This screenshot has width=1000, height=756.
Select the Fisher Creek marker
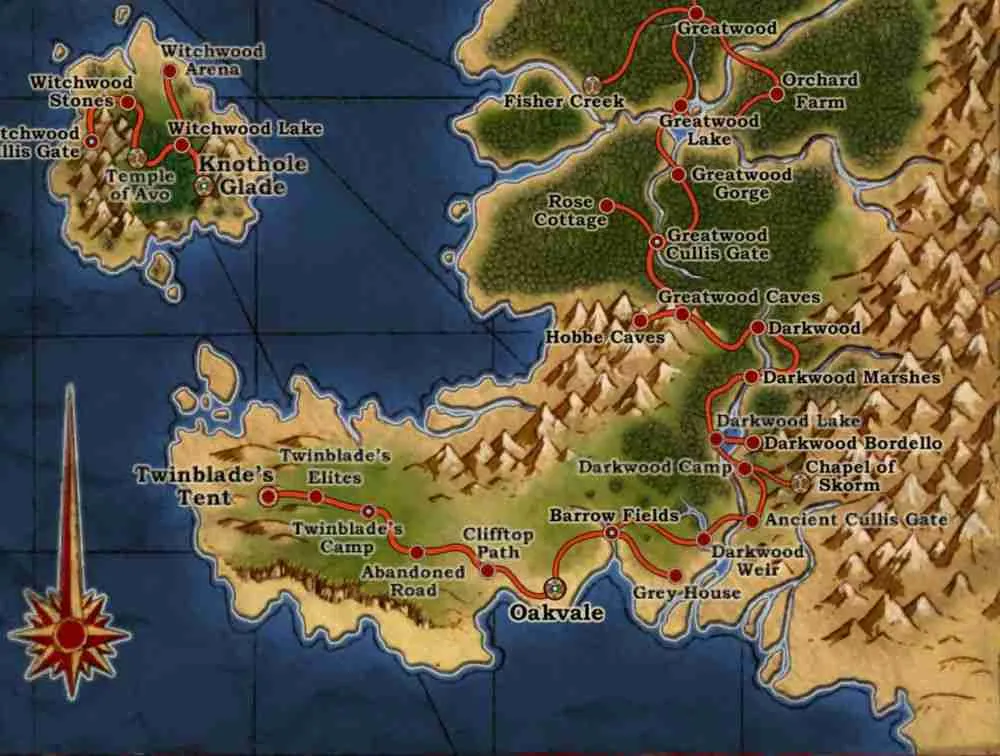(590, 82)
